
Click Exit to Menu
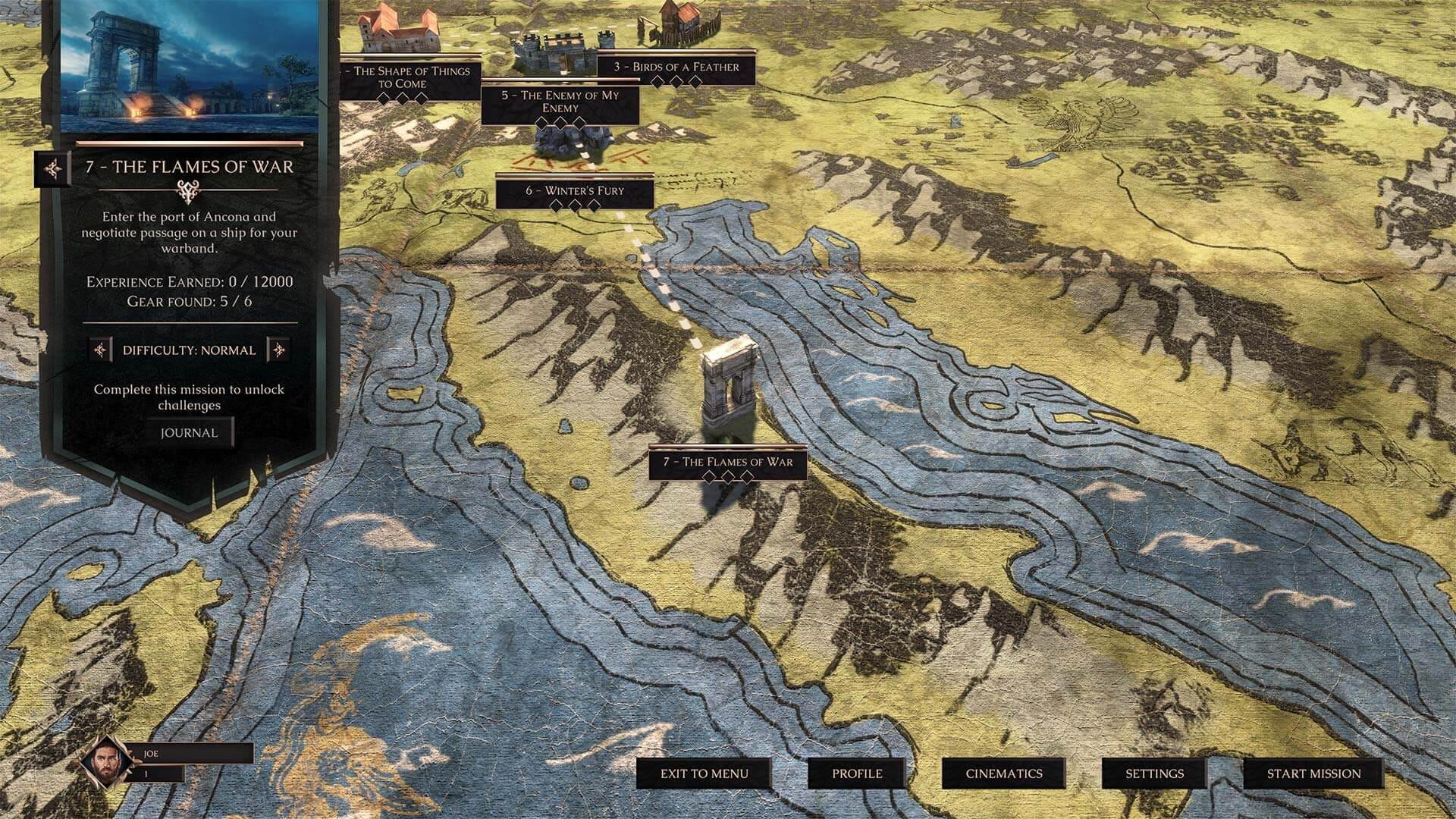click(704, 775)
